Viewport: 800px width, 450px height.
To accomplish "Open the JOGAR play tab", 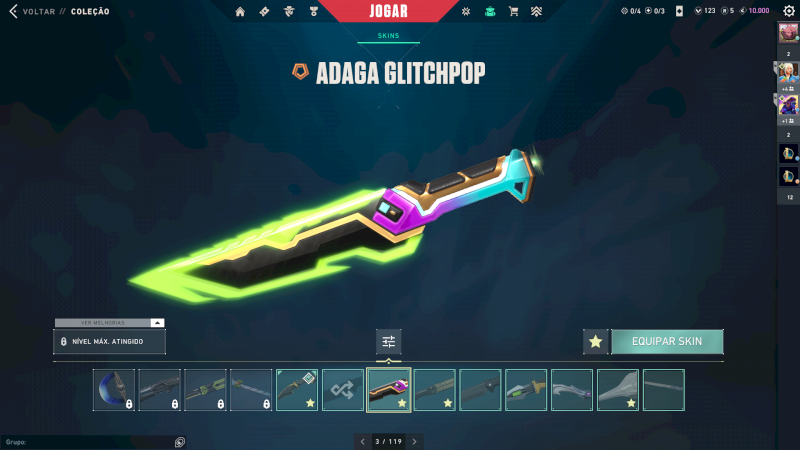I will 388,10.
